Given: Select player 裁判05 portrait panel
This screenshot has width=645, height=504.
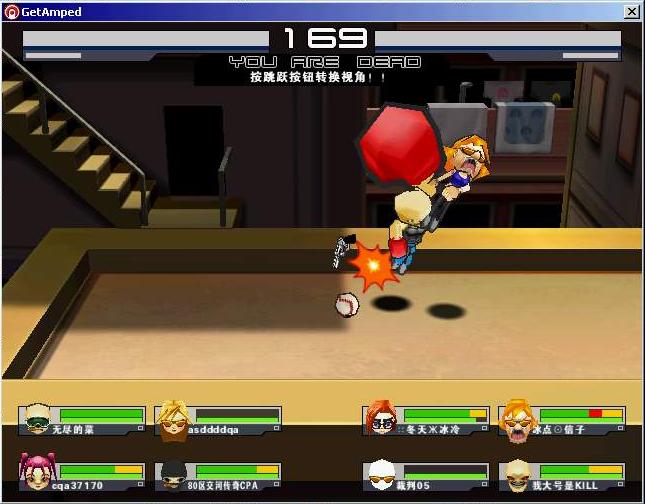Looking at the screenshot, I should coord(427,476).
